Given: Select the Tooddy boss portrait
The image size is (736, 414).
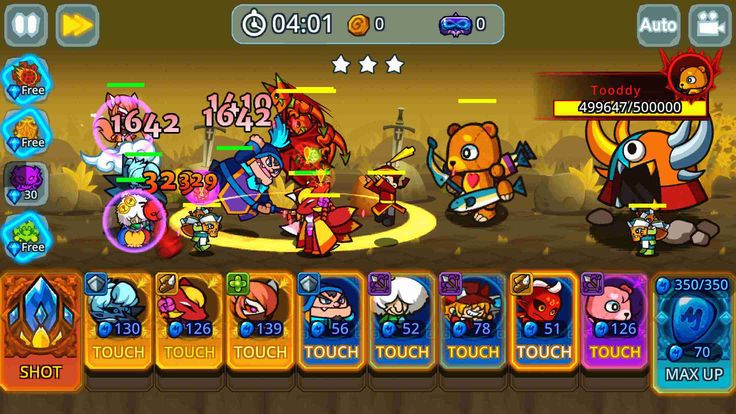Looking at the screenshot, I should pyautogui.click(x=688, y=74).
